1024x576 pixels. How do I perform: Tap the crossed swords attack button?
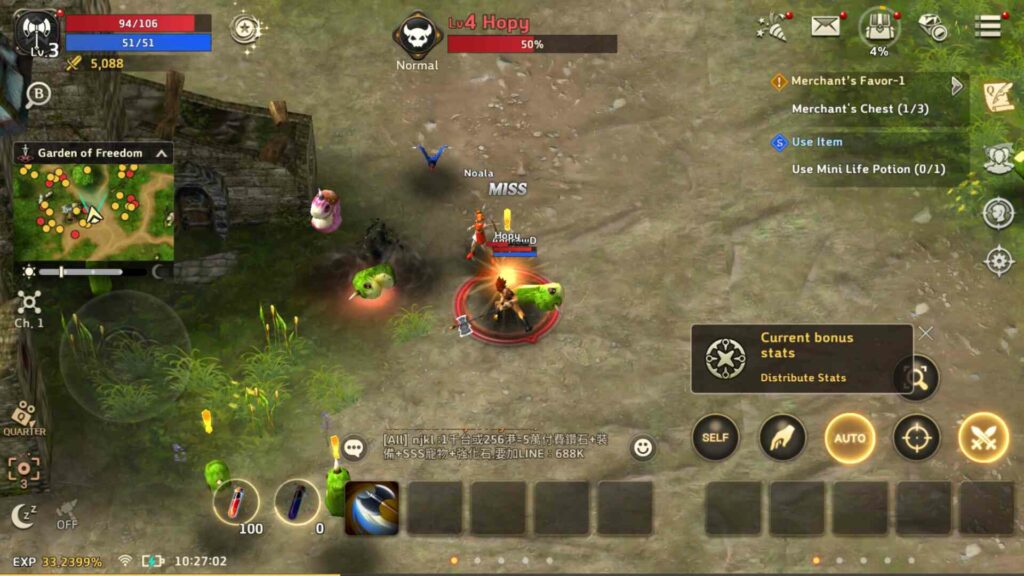click(983, 438)
